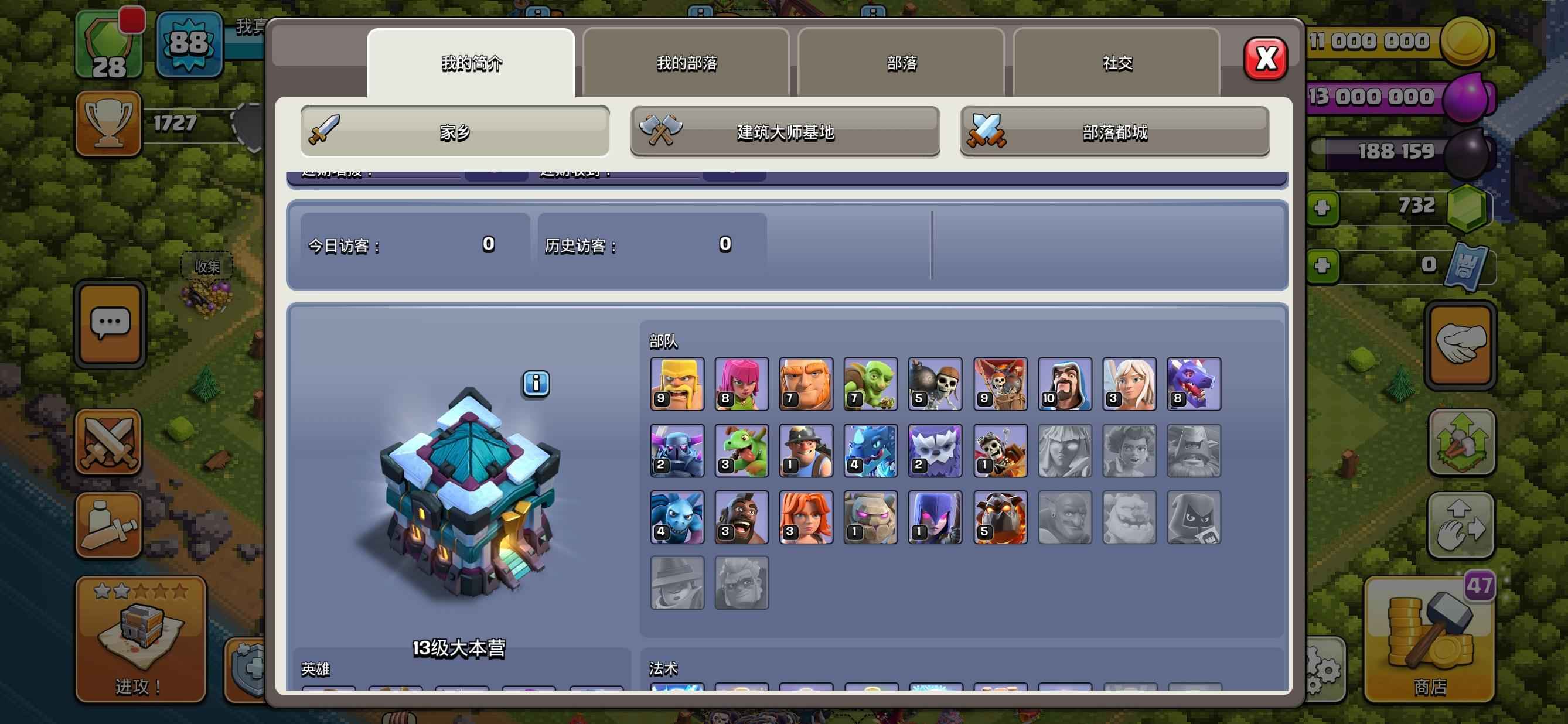1568x724 pixels.
Task: Select the Wizard troop icon
Action: (1065, 384)
